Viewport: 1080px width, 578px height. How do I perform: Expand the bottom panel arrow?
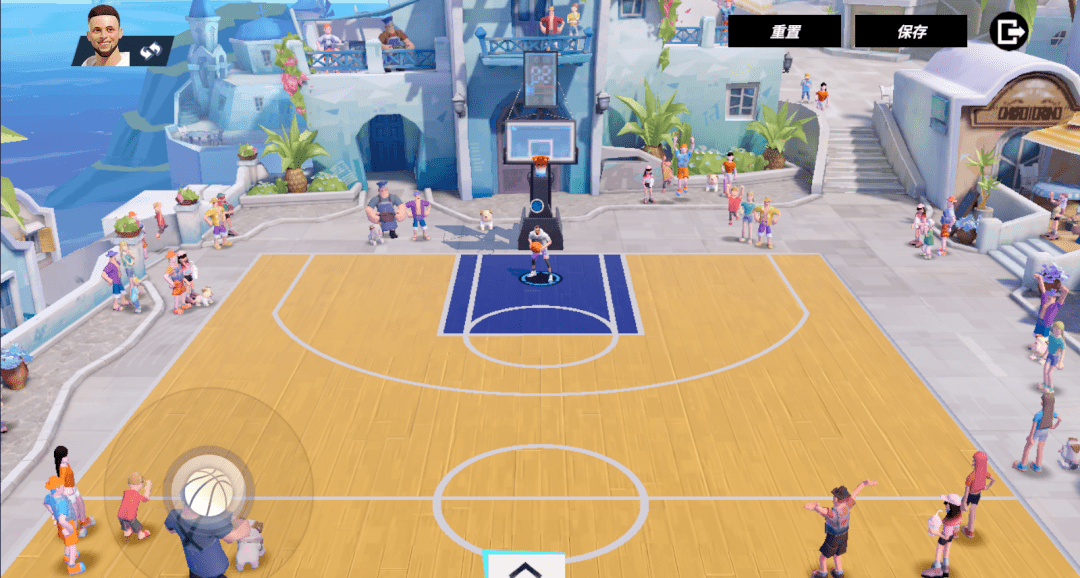525,567
